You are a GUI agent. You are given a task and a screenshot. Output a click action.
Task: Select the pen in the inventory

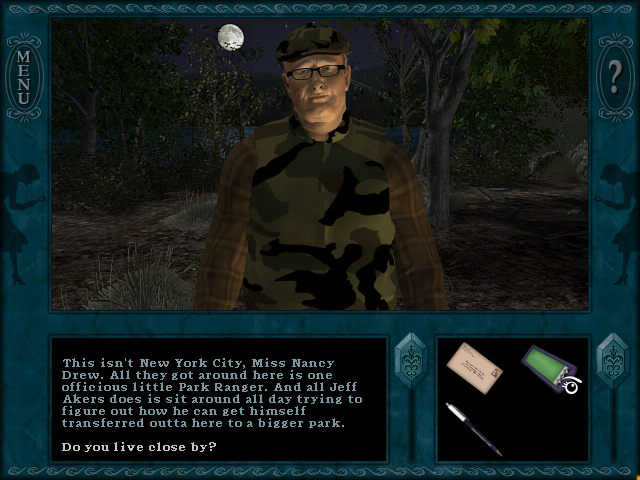(x=474, y=427)
